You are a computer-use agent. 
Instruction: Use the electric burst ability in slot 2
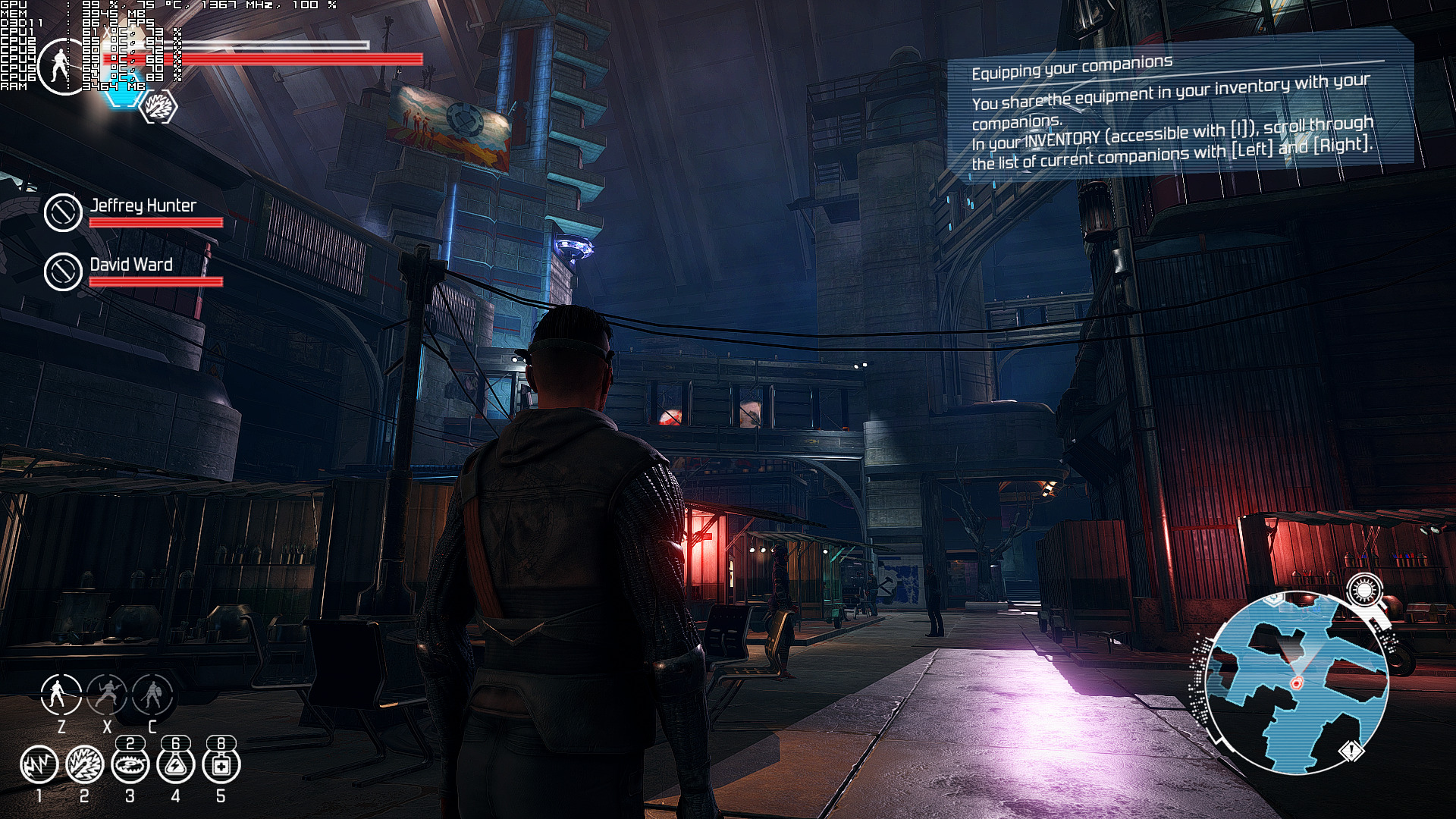pos(84,764)
